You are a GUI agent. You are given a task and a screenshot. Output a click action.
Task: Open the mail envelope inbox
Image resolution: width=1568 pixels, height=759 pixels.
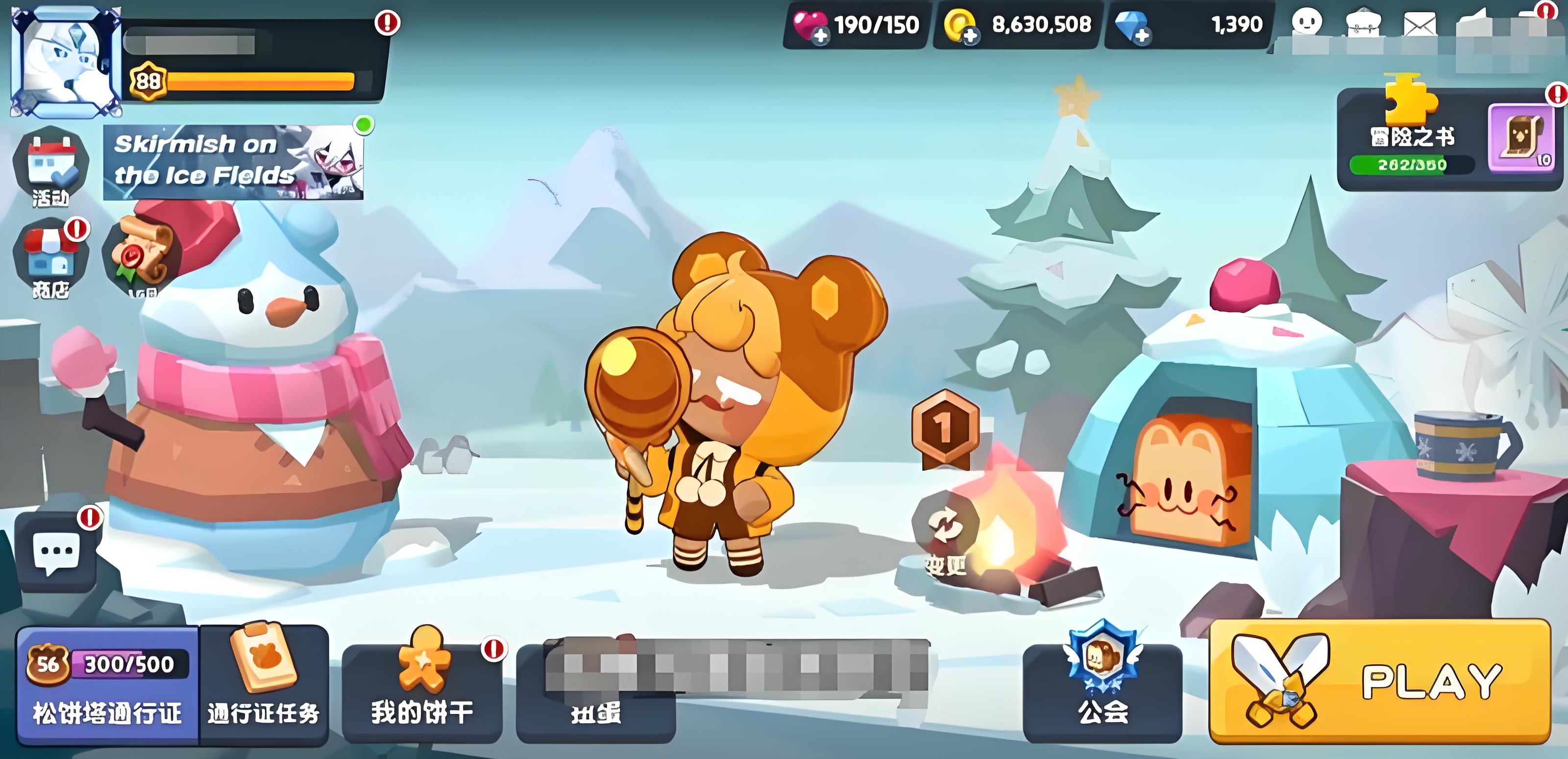(x=1420, y=25)
